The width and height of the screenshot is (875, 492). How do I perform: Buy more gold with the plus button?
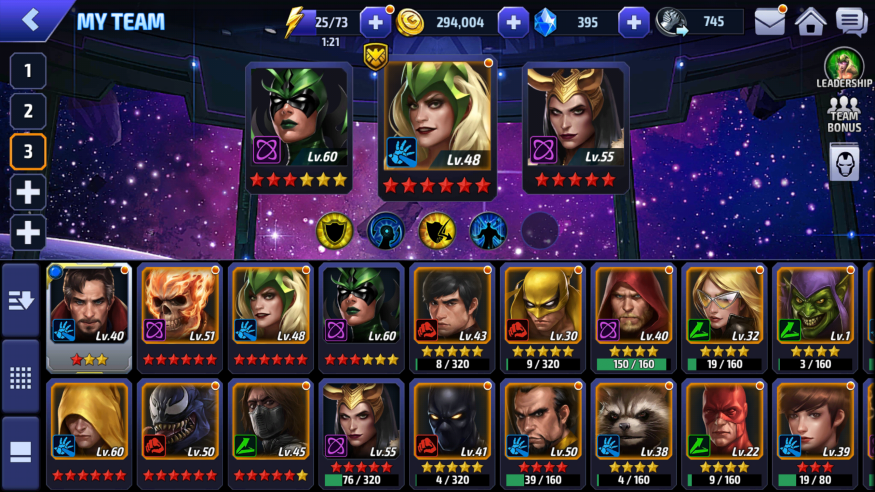coord(512,22)
